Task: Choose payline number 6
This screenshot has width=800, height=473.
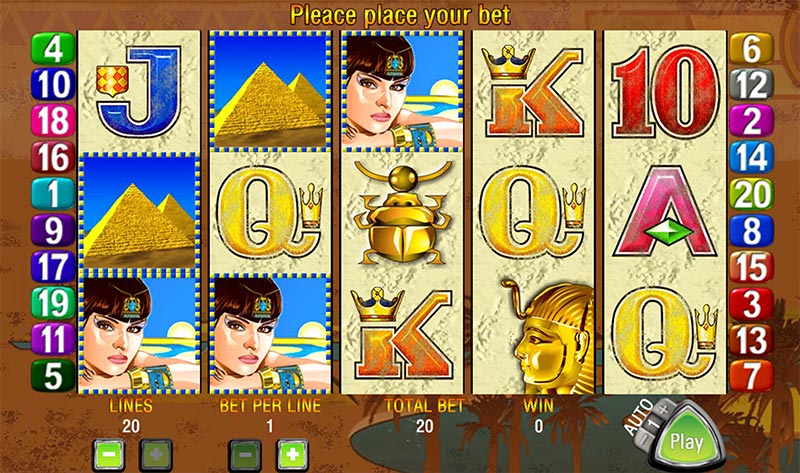Action: pos(750,48)
